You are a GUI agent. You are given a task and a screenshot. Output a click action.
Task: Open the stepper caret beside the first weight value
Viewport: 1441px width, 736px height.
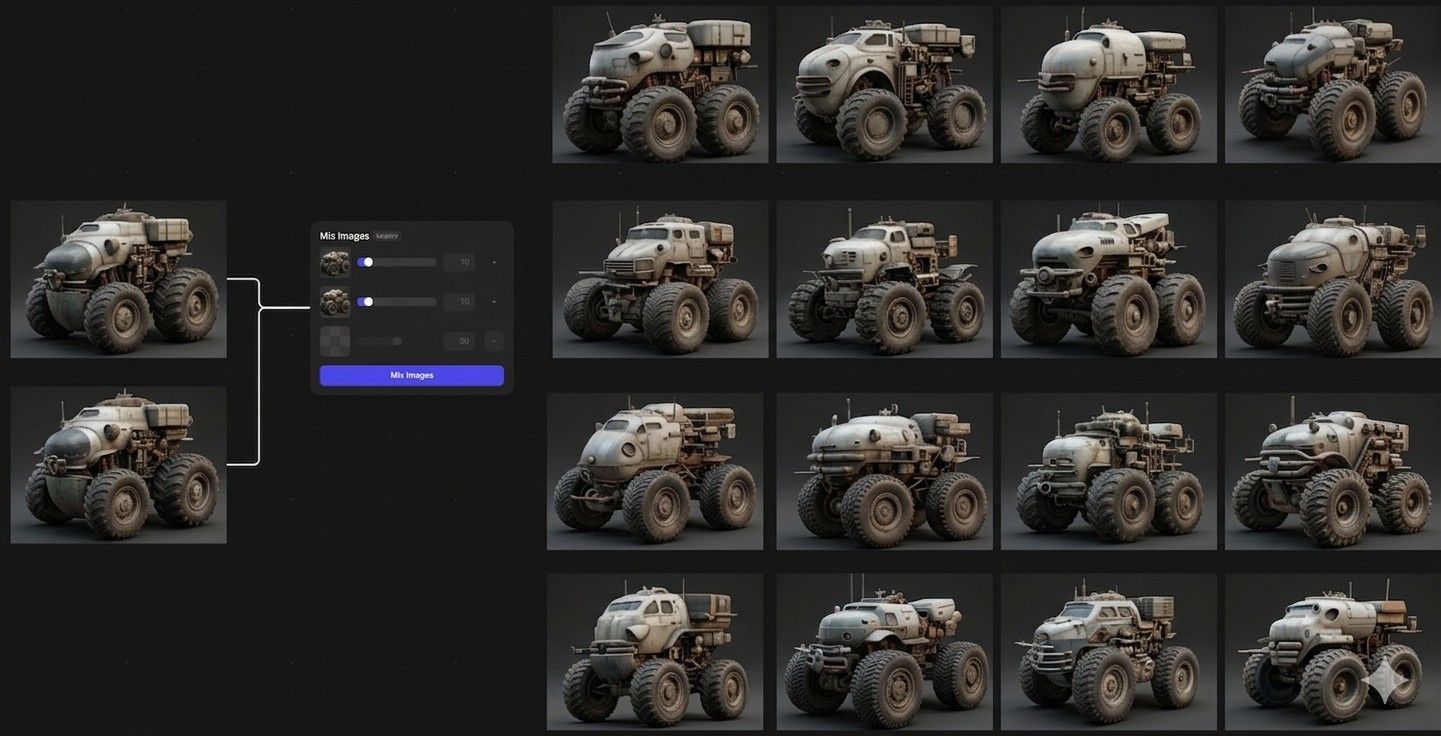(494, 262)
